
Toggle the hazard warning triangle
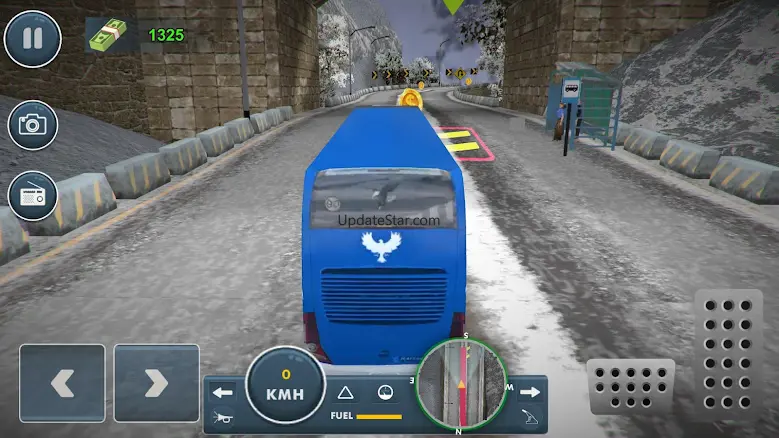click(346, 392)
